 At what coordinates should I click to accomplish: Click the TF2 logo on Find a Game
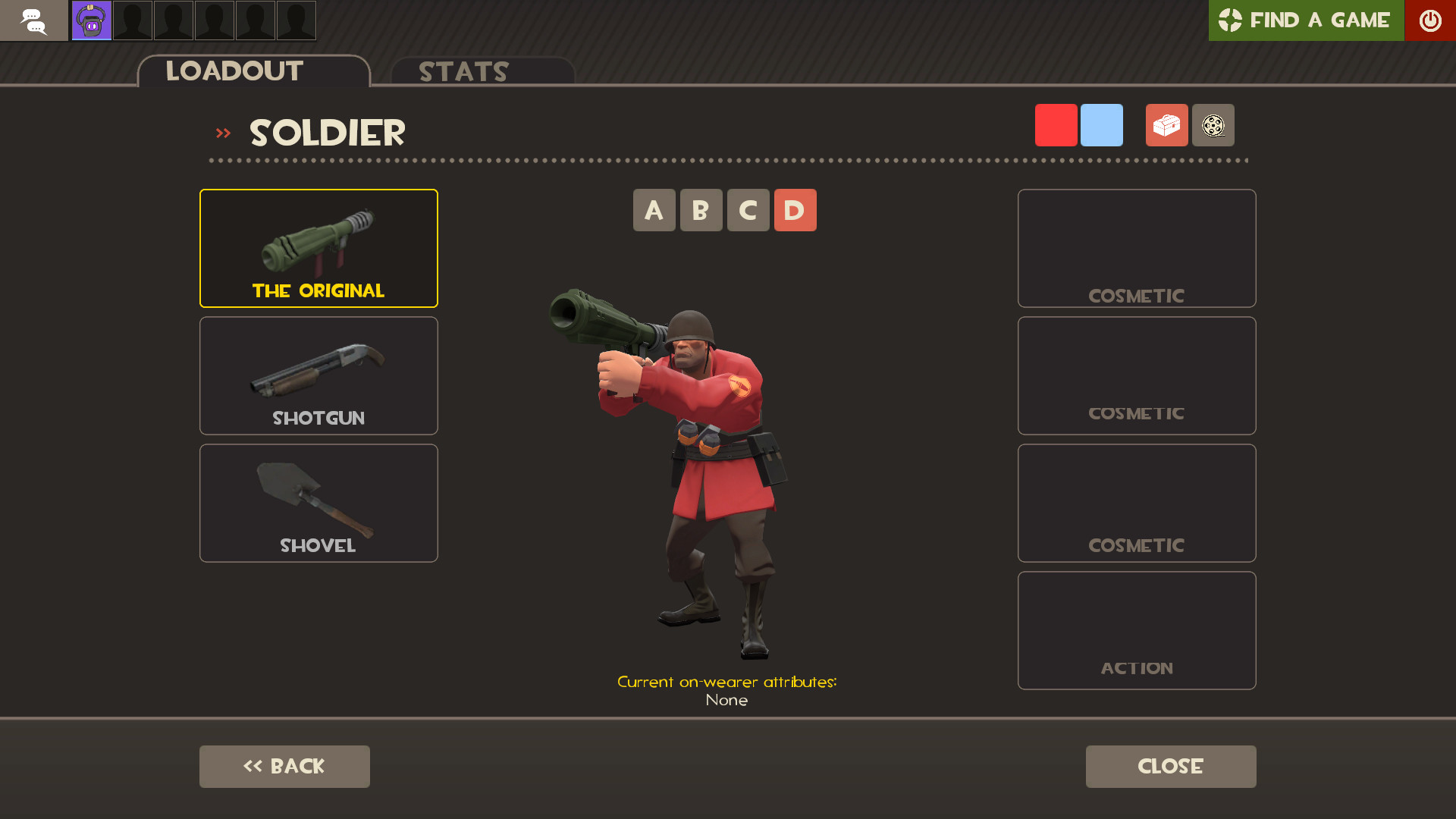point(1231,20)
